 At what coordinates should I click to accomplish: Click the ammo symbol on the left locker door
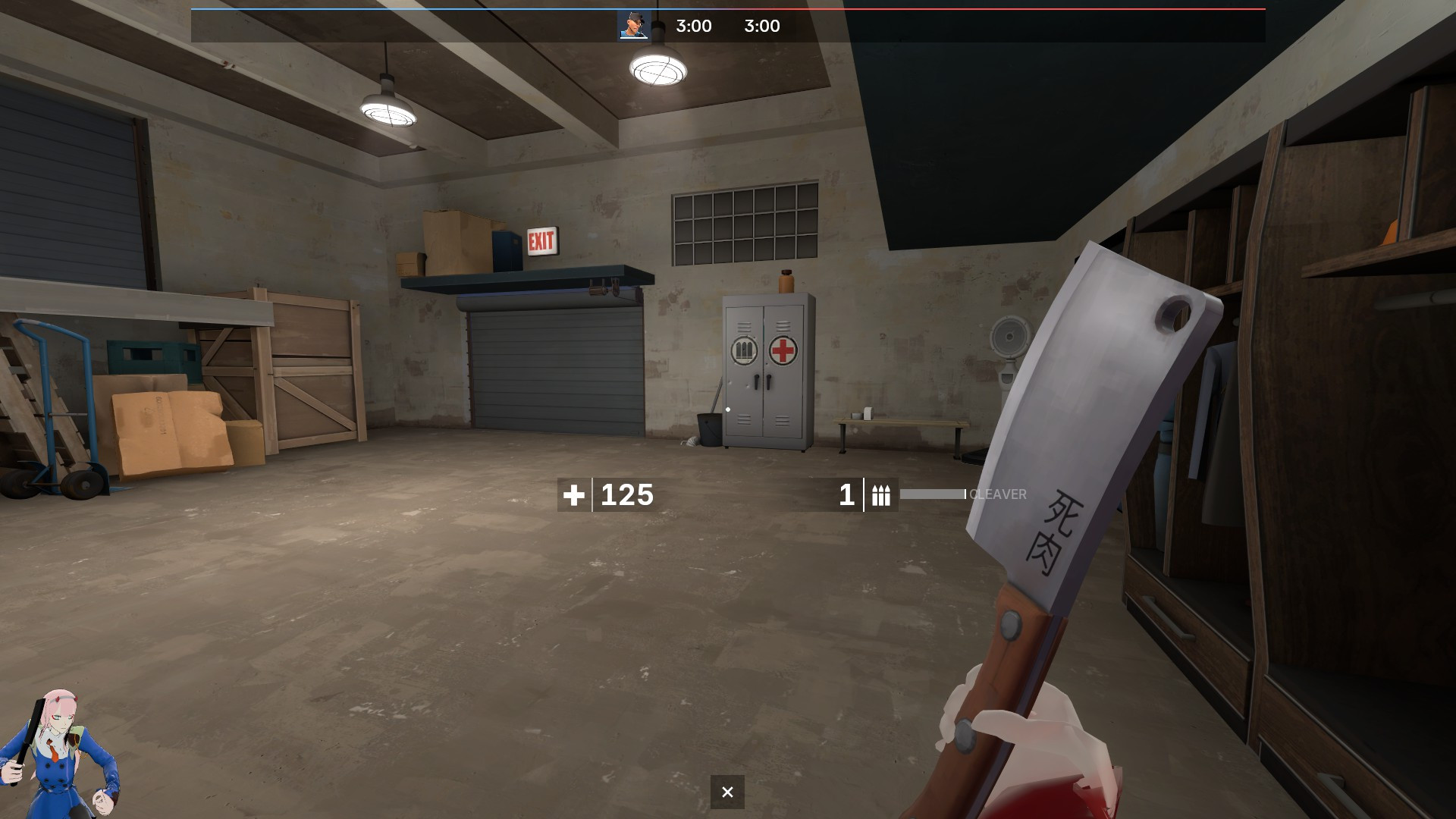click(x=744, y=349)
